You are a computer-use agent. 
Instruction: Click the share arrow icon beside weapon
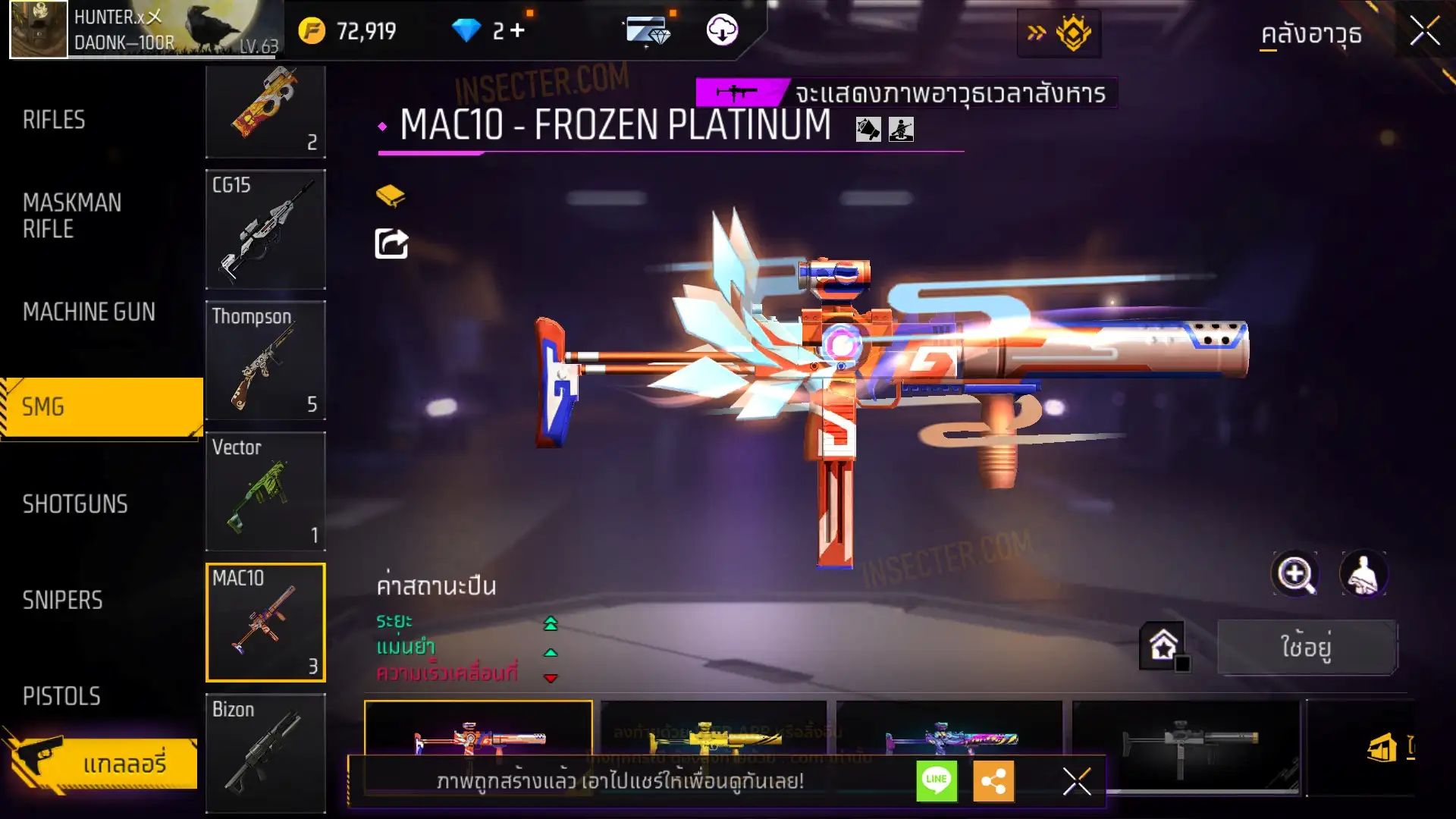pos(391,244)
